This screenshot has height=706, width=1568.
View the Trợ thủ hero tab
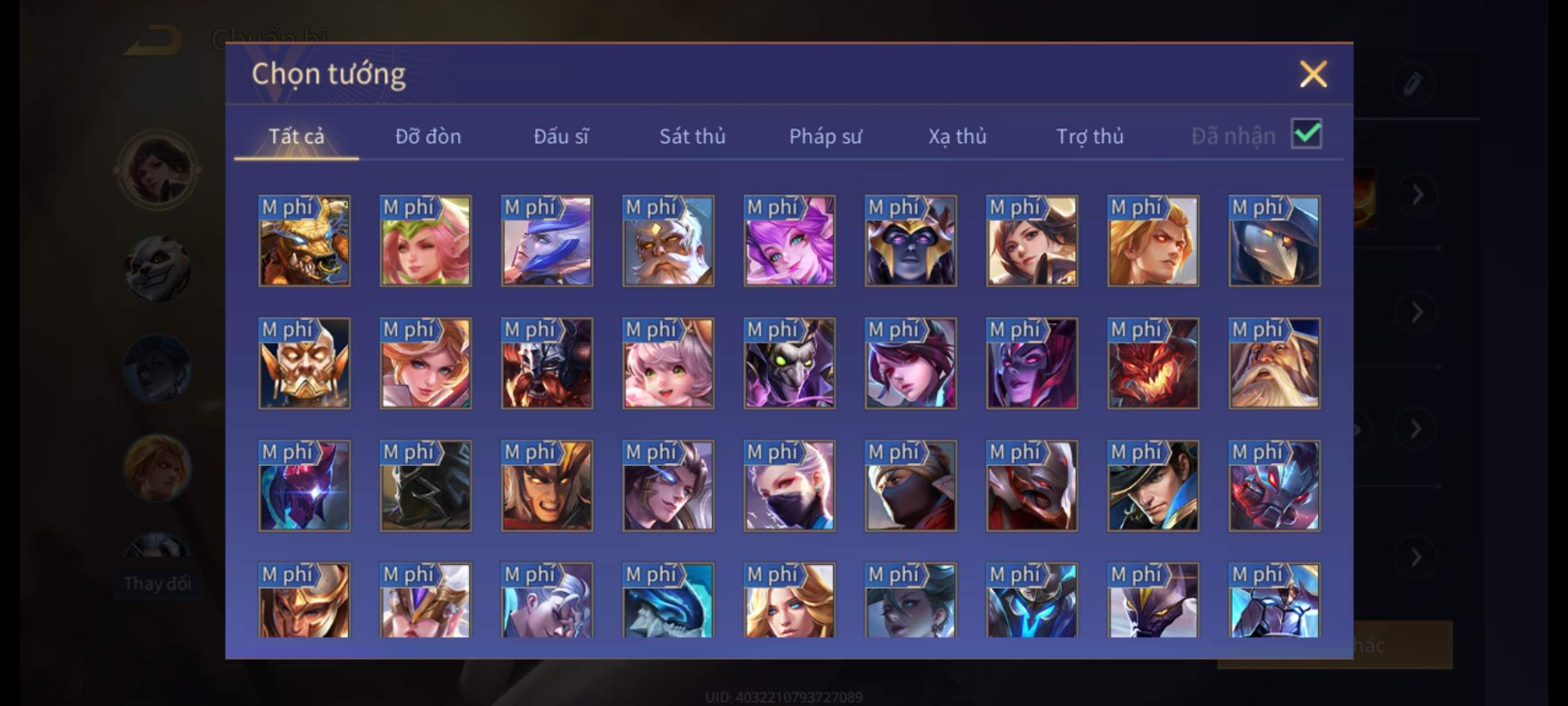tap(1089, 136)
